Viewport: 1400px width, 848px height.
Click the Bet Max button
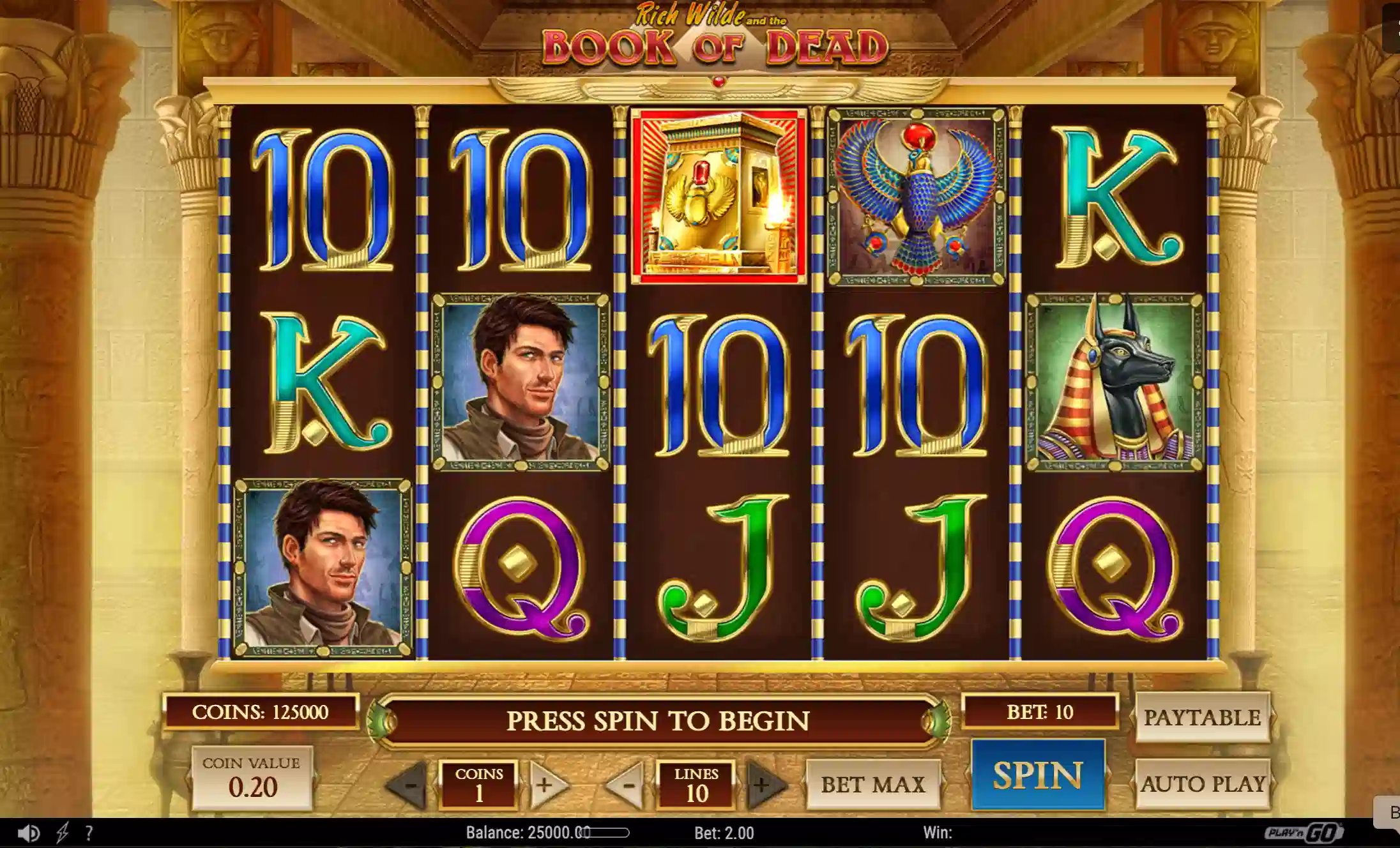tap(872, 784)
